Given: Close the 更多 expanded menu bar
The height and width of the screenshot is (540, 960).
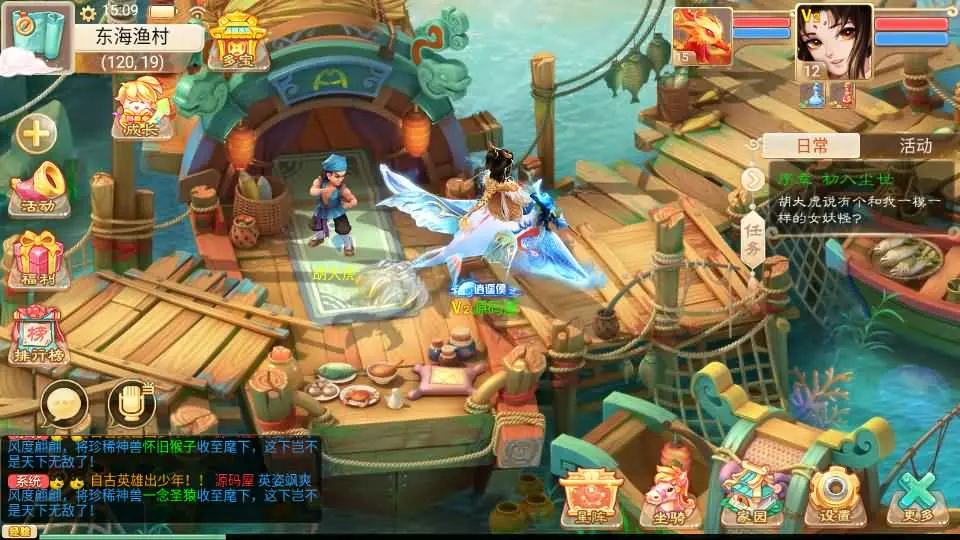Looking at the screenshot, I should click(x=916, y=497).
